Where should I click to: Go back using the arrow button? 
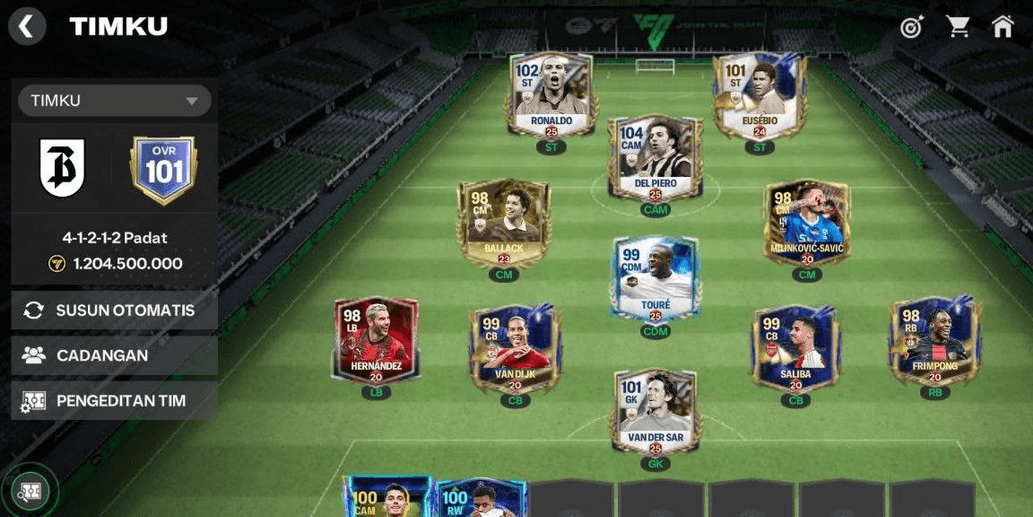point(27,26)
